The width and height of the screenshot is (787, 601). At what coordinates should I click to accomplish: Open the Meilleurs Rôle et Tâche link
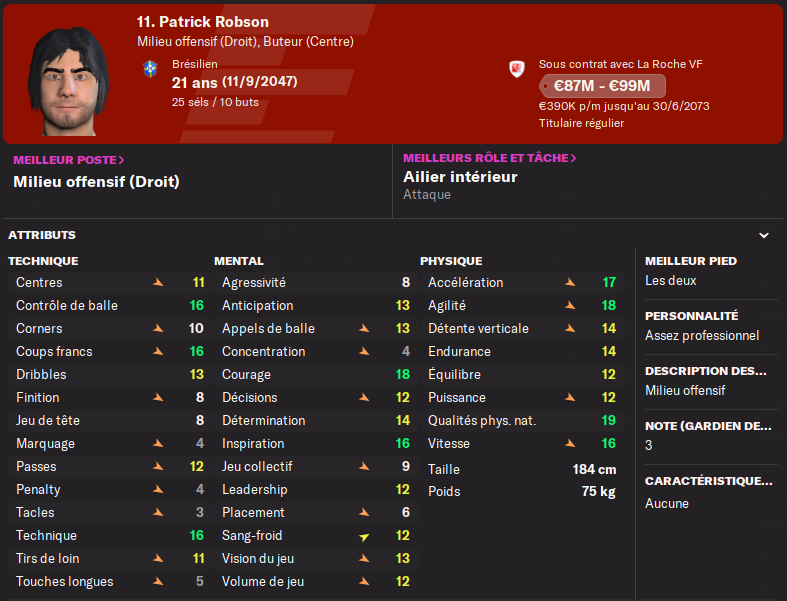click(x=489, y=158)
